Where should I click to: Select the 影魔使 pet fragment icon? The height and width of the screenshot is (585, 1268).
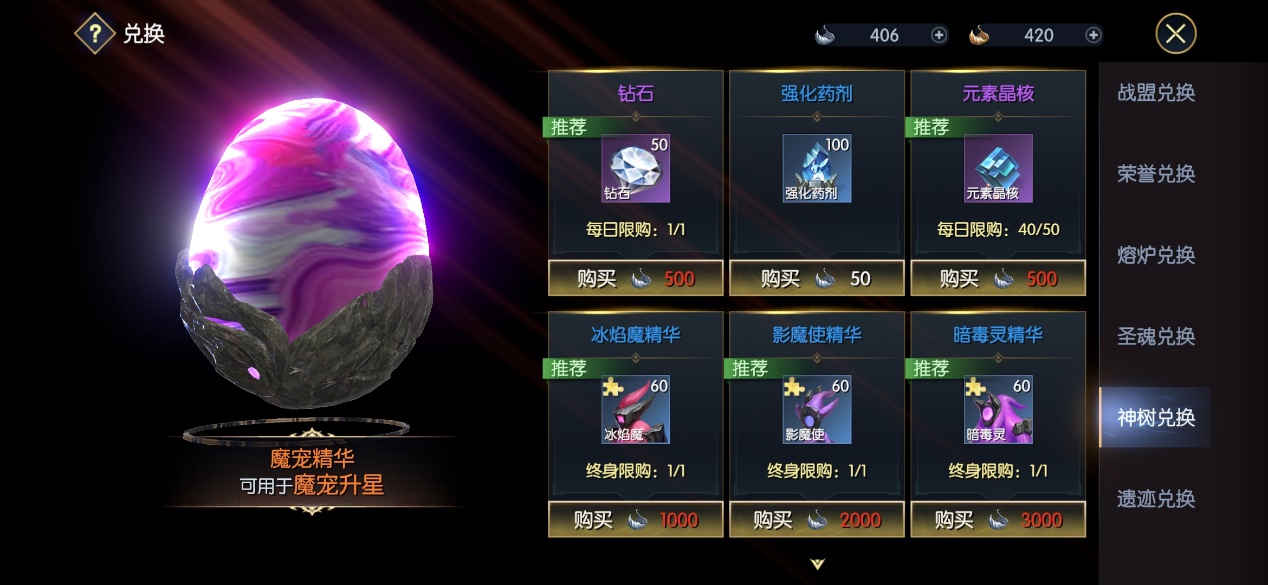pos(817,409)
